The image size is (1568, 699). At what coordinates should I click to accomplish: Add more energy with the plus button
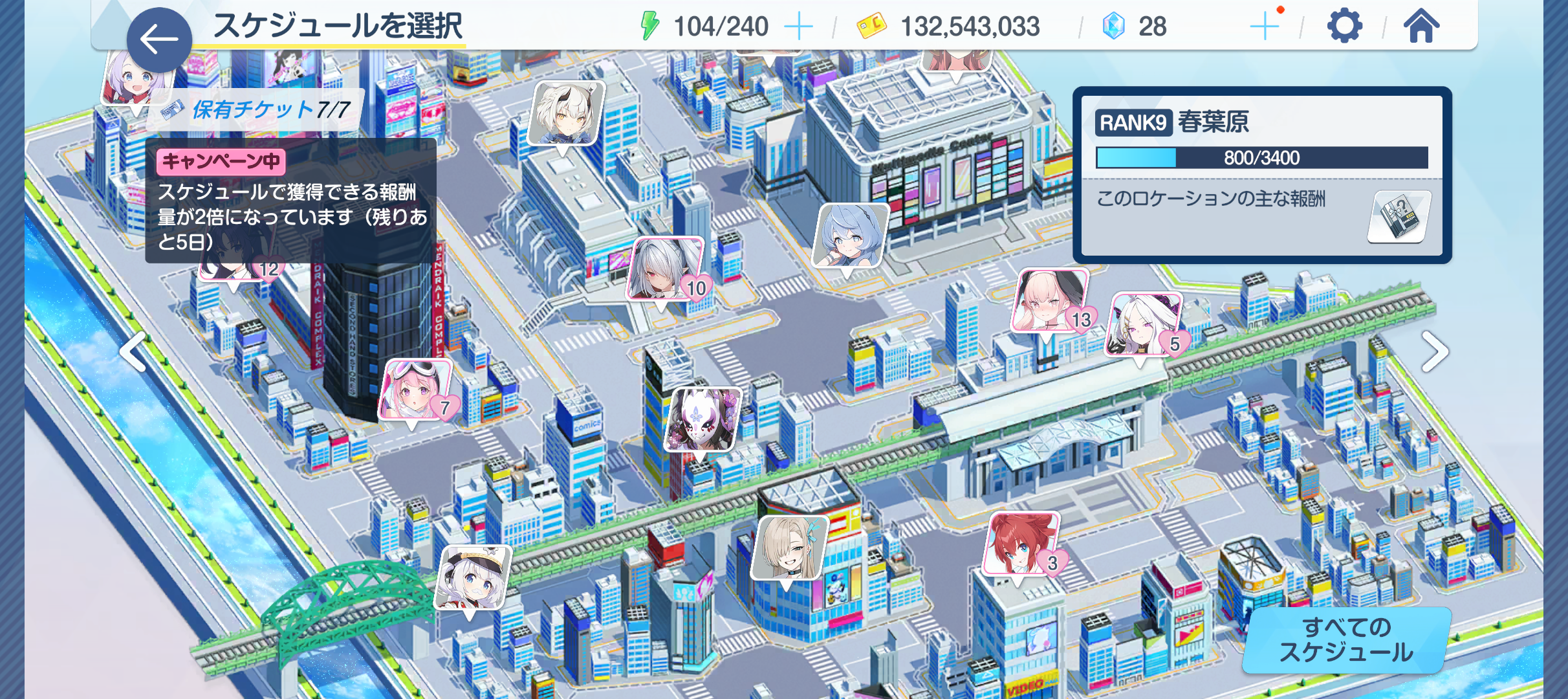pyautogui.click(x=798, y=27)
